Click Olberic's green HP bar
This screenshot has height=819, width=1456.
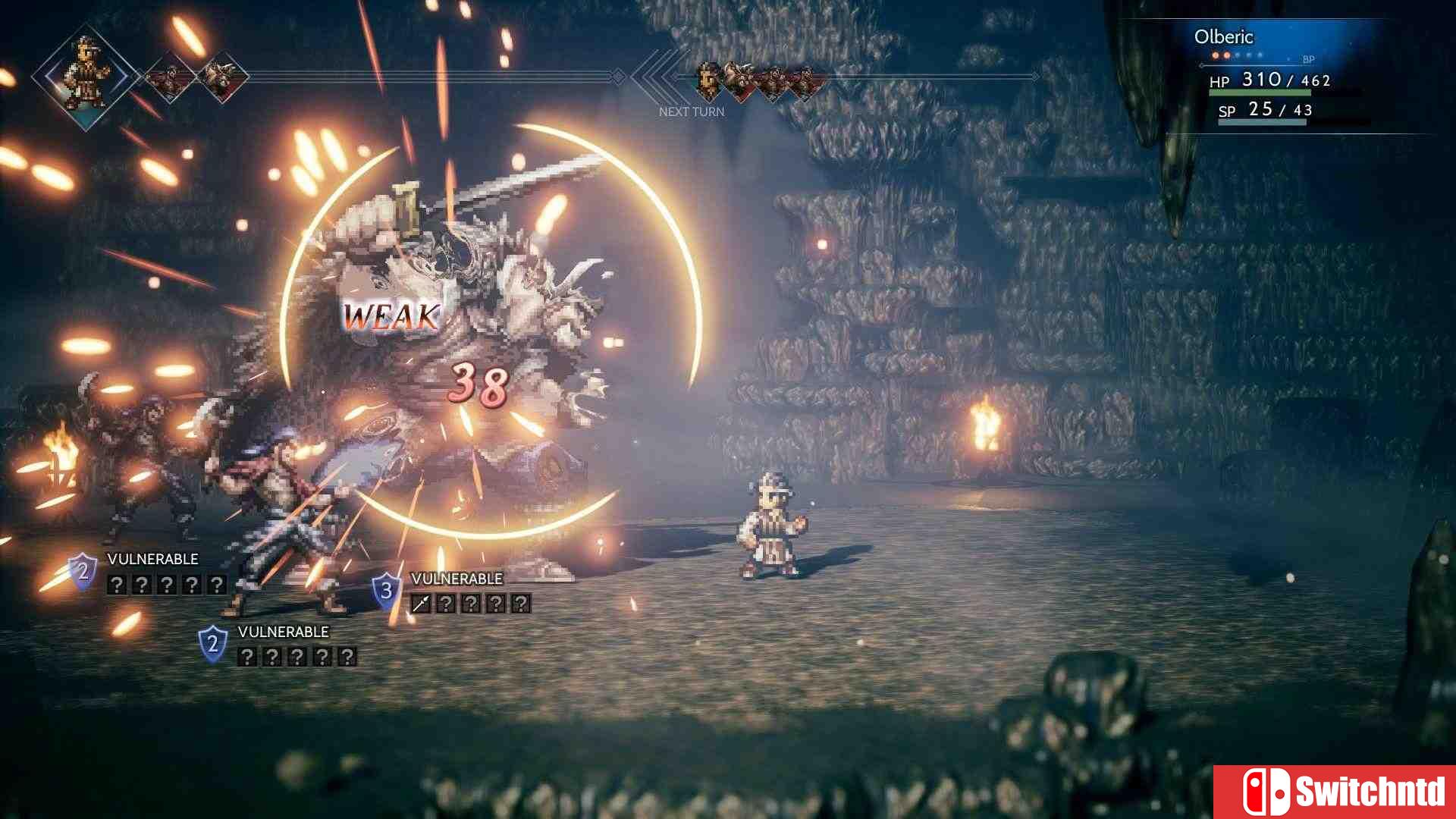(x=1260, y=93)
